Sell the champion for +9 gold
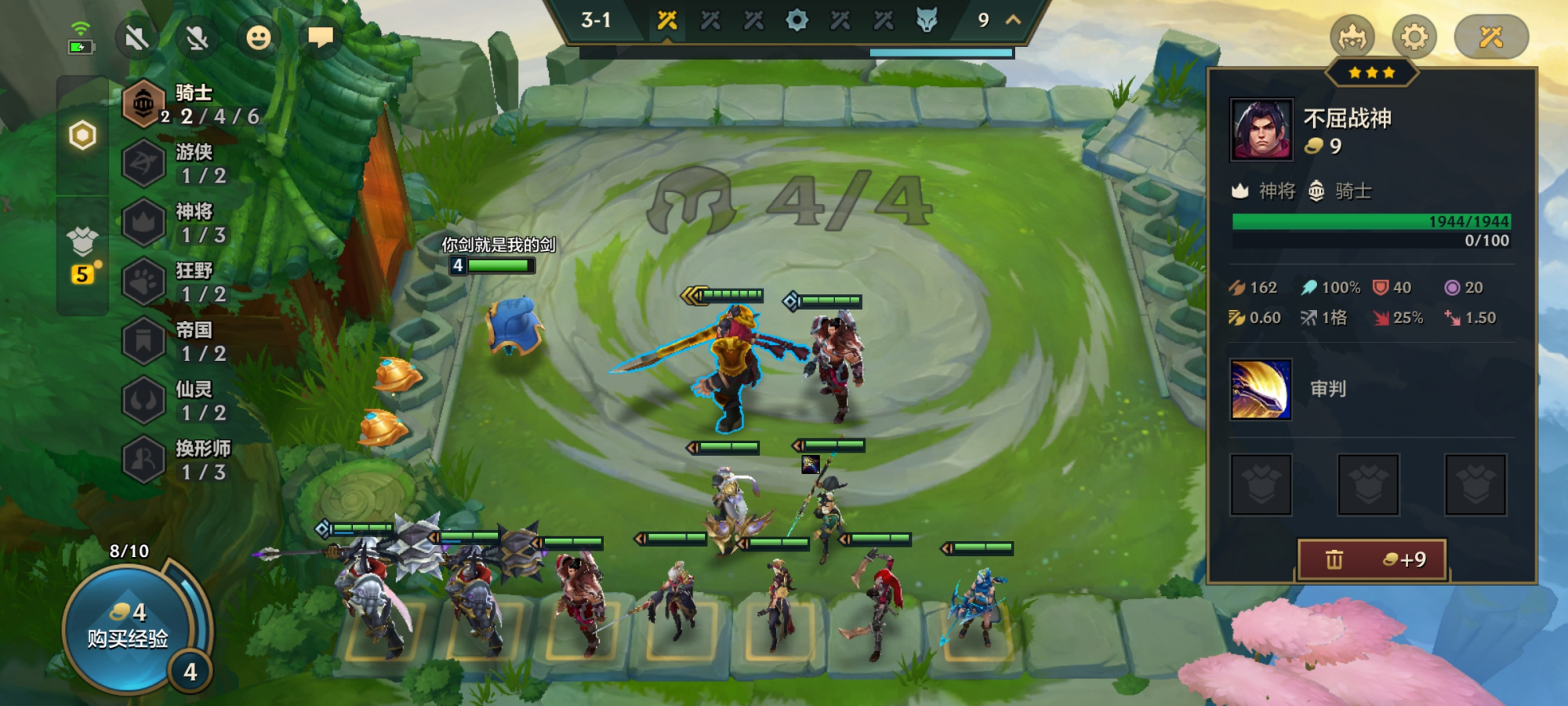Image resolution: width=1568 pixels, height=706 pixels. 1372,560
